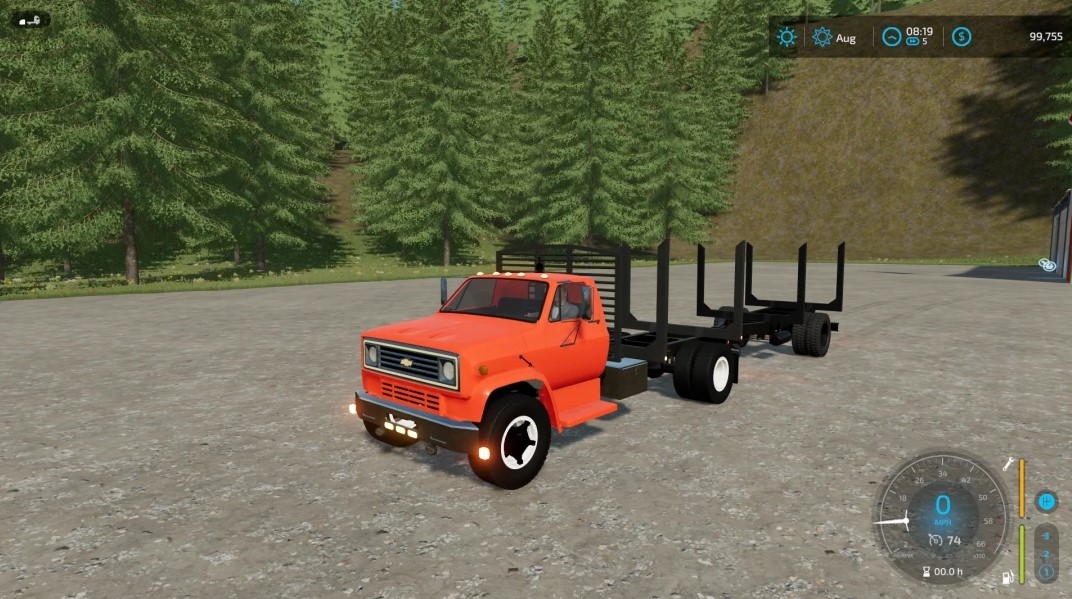Select the circled gear 1 indicator

pyautogui.click(x=1046, y=571)
